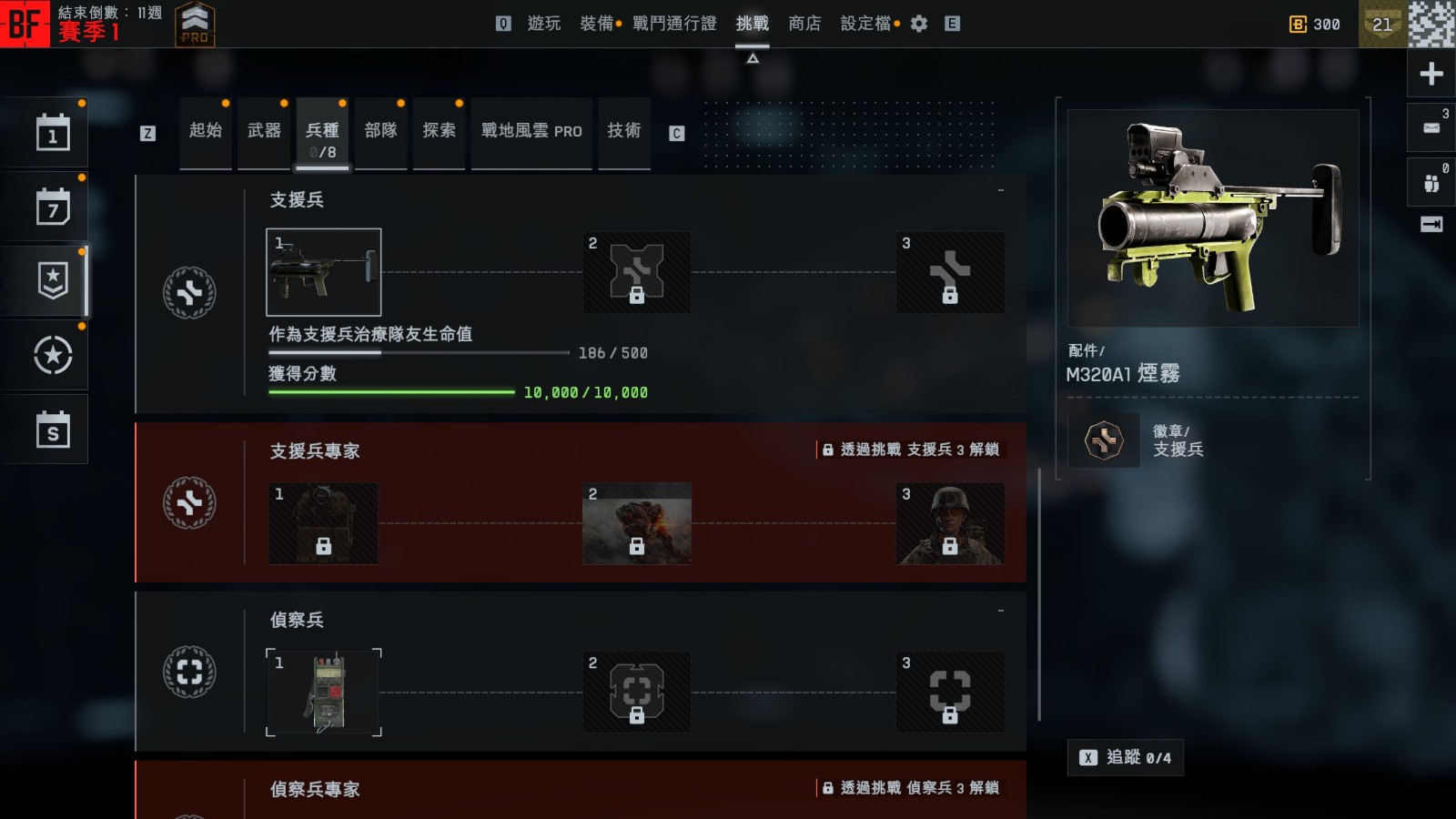
Task: Select the 部隊 squad tab
Action: pyautogui.click(x=380, y=131)
